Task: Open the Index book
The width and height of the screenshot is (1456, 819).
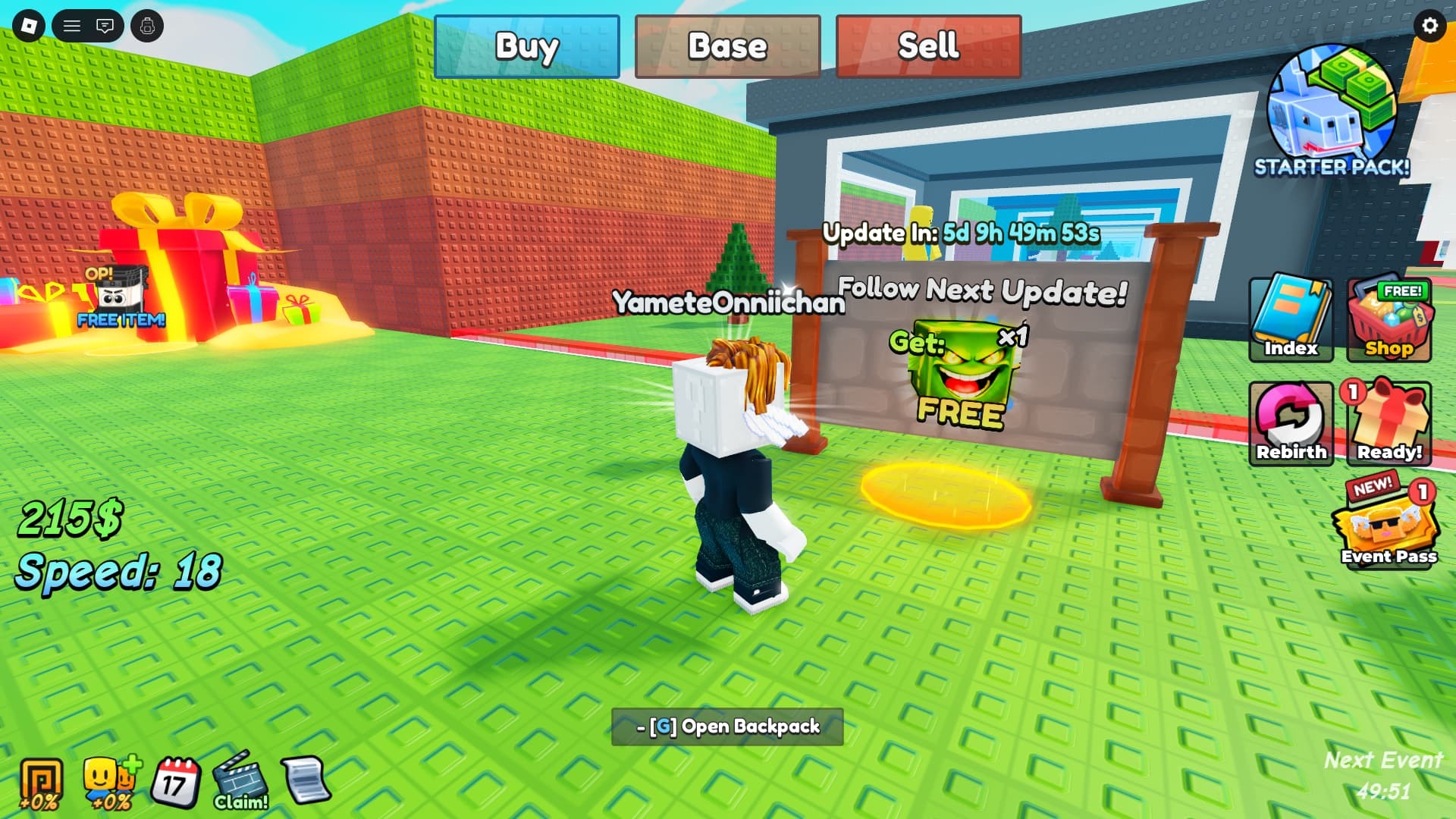Action: click(1290, 318)
